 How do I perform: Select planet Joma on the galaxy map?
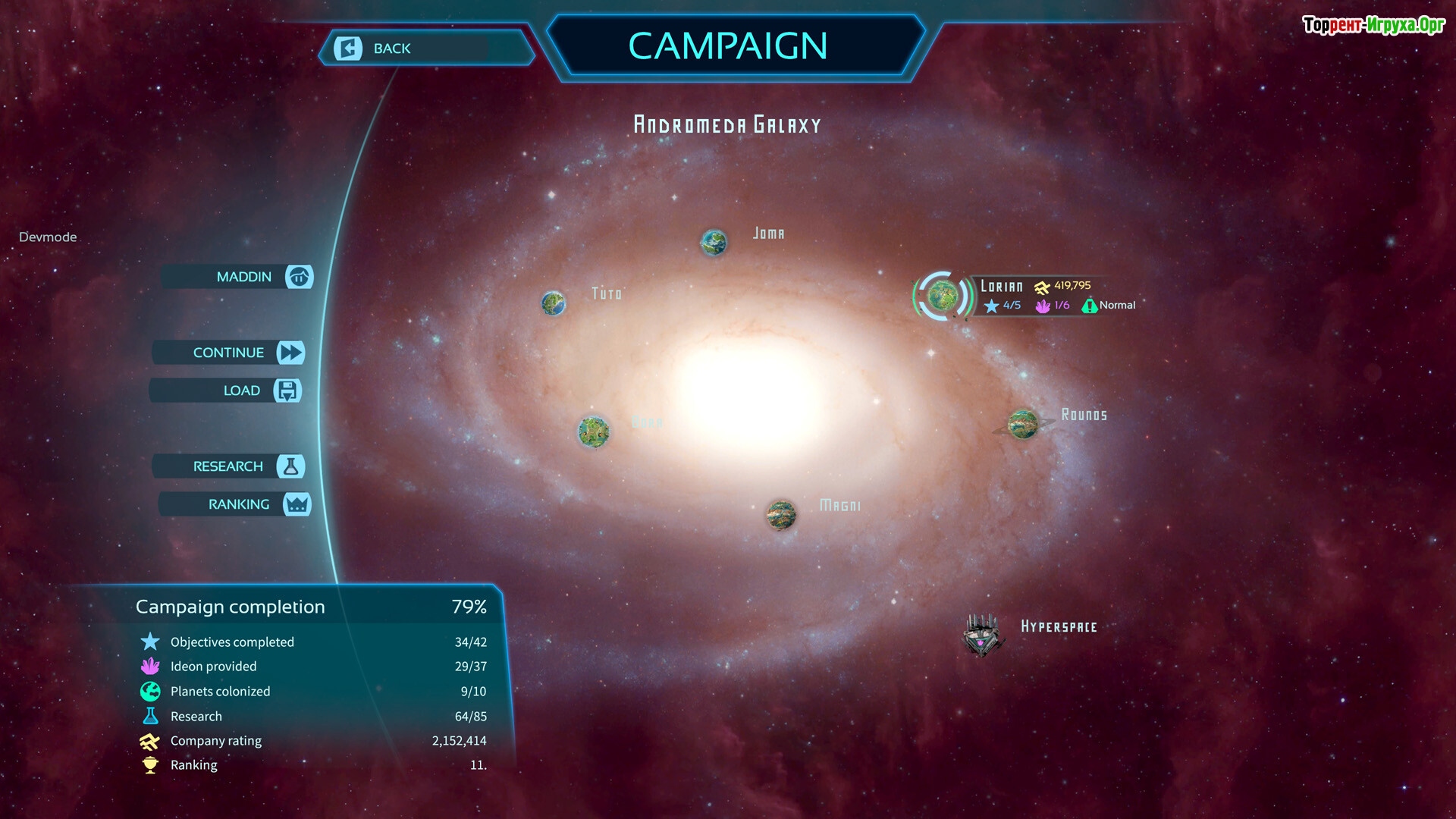(x=713, y=243)
